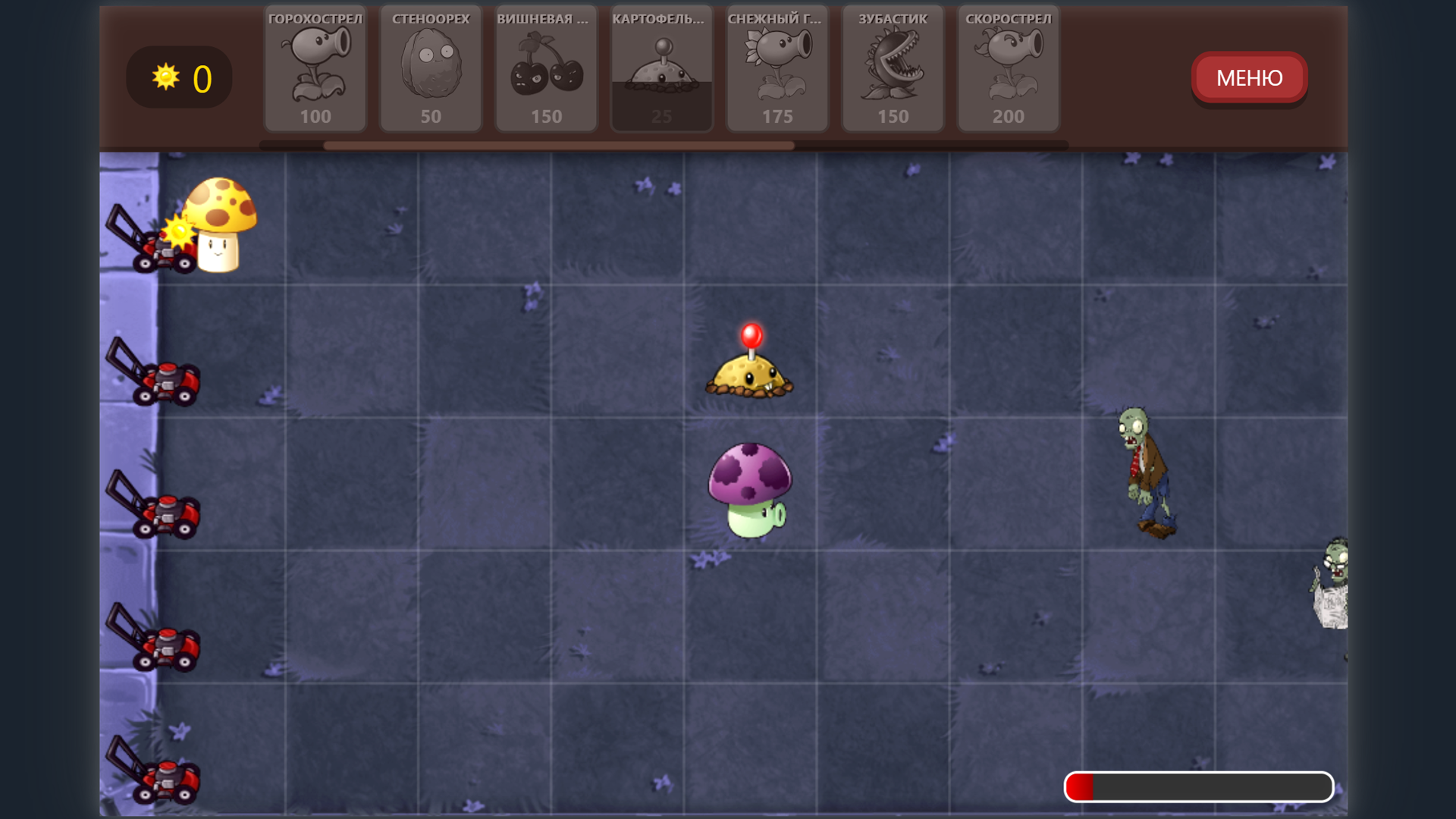
Task: Open the МЕНЮ button
Action: point(1248,77)
